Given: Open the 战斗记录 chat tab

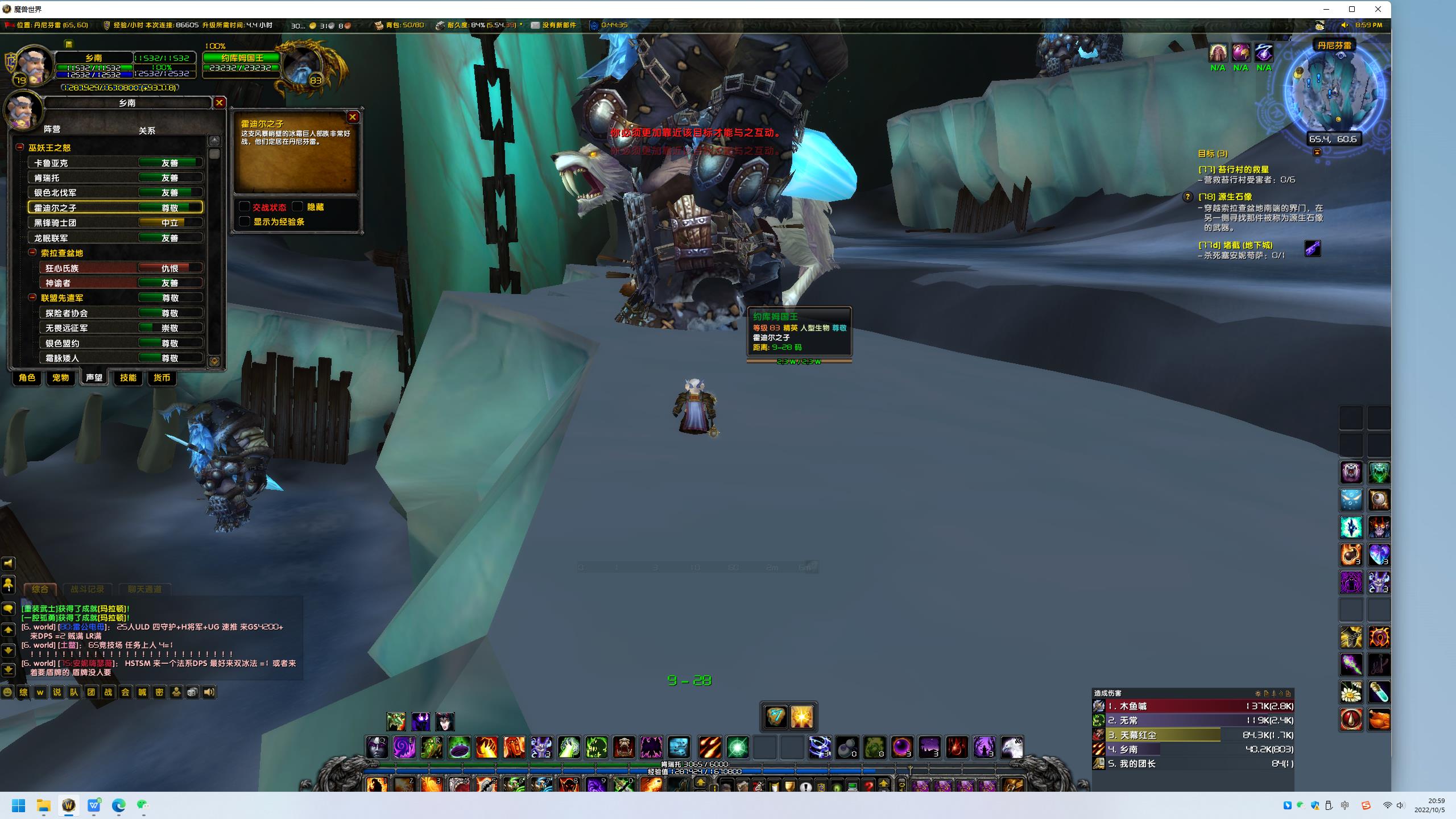Looking at the screenshot, I should click(87, 589).
